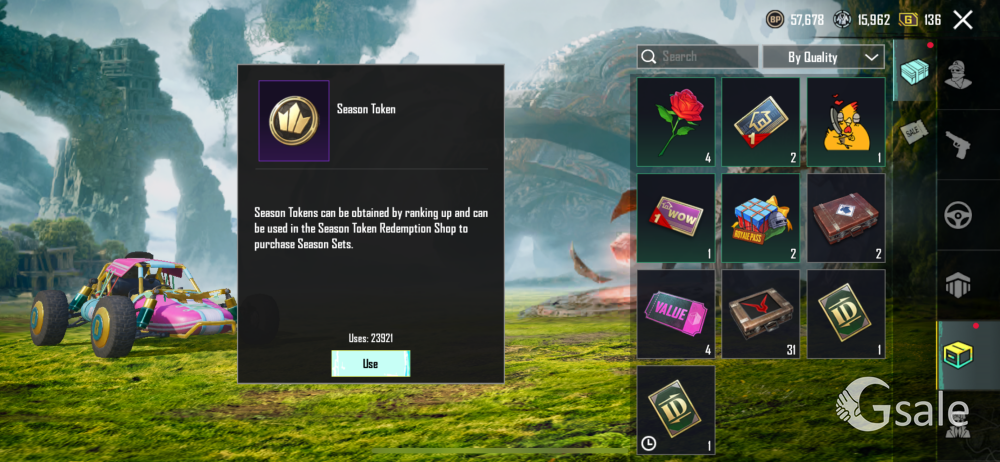
Task: Open the SALE tag sub-category
Action: click(914, 132)
